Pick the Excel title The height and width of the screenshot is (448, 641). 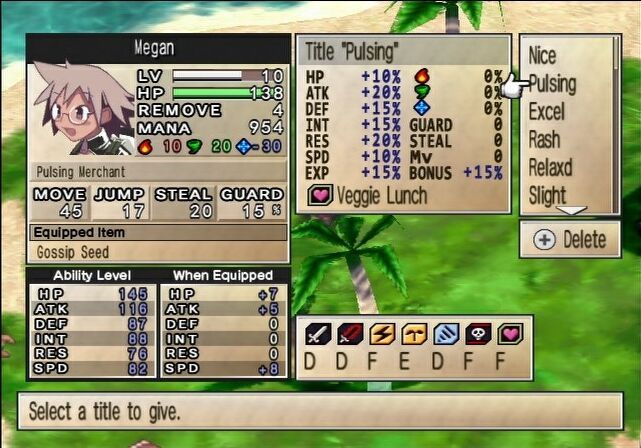pyautogui.click(x=547, y=111)
